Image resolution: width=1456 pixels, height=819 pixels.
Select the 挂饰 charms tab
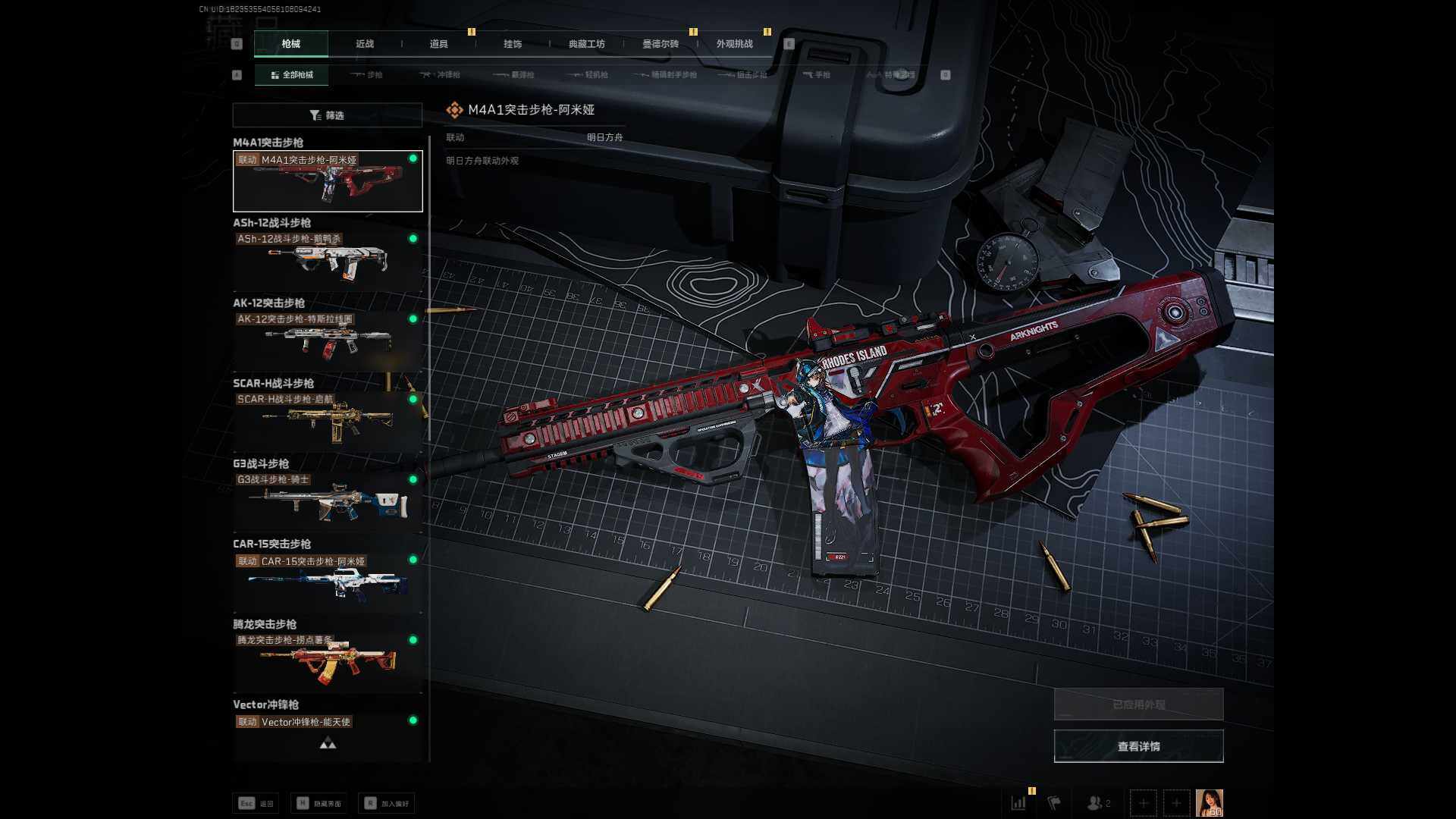513,44
